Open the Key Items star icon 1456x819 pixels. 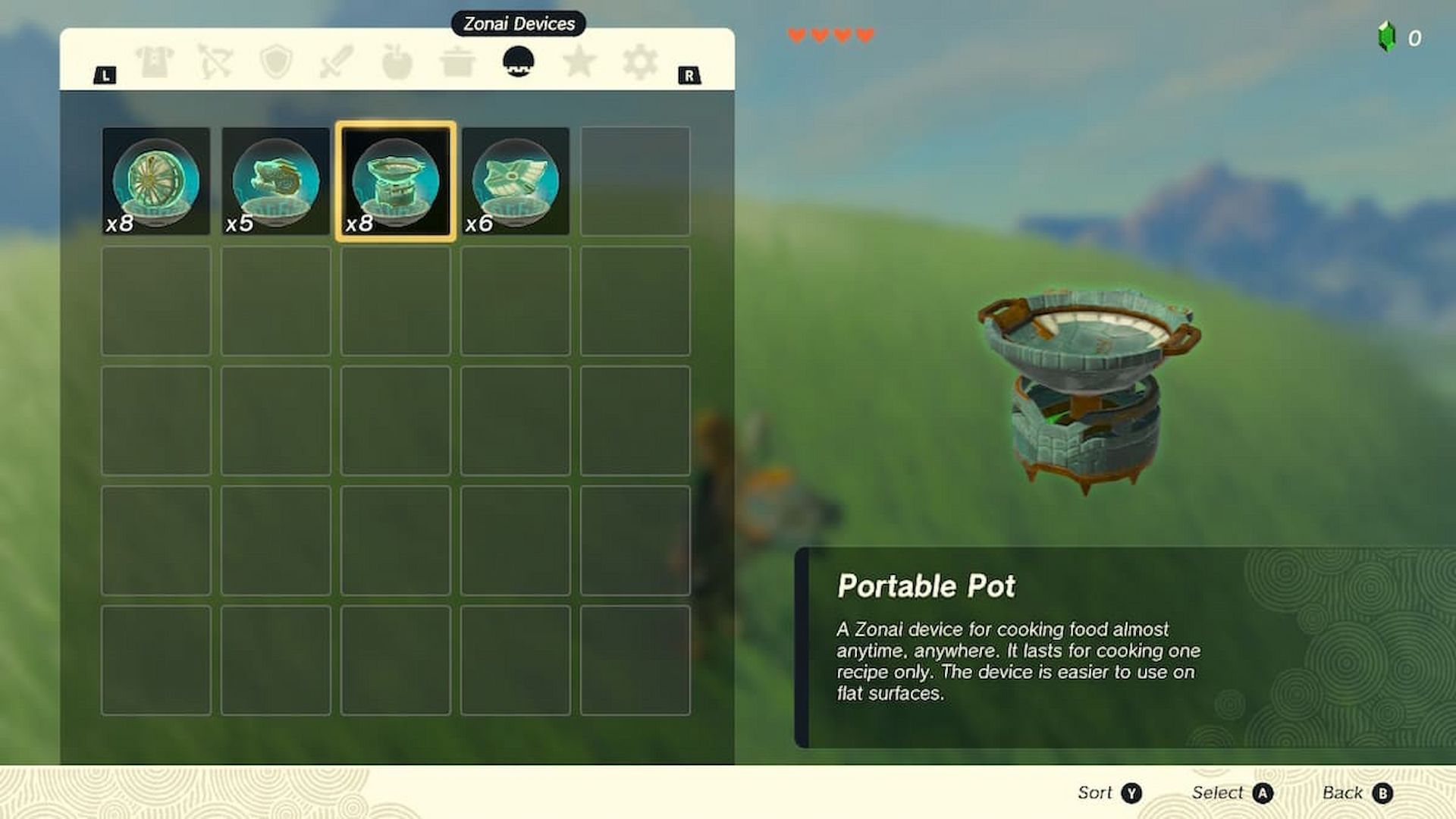click(x=580, y=61)
